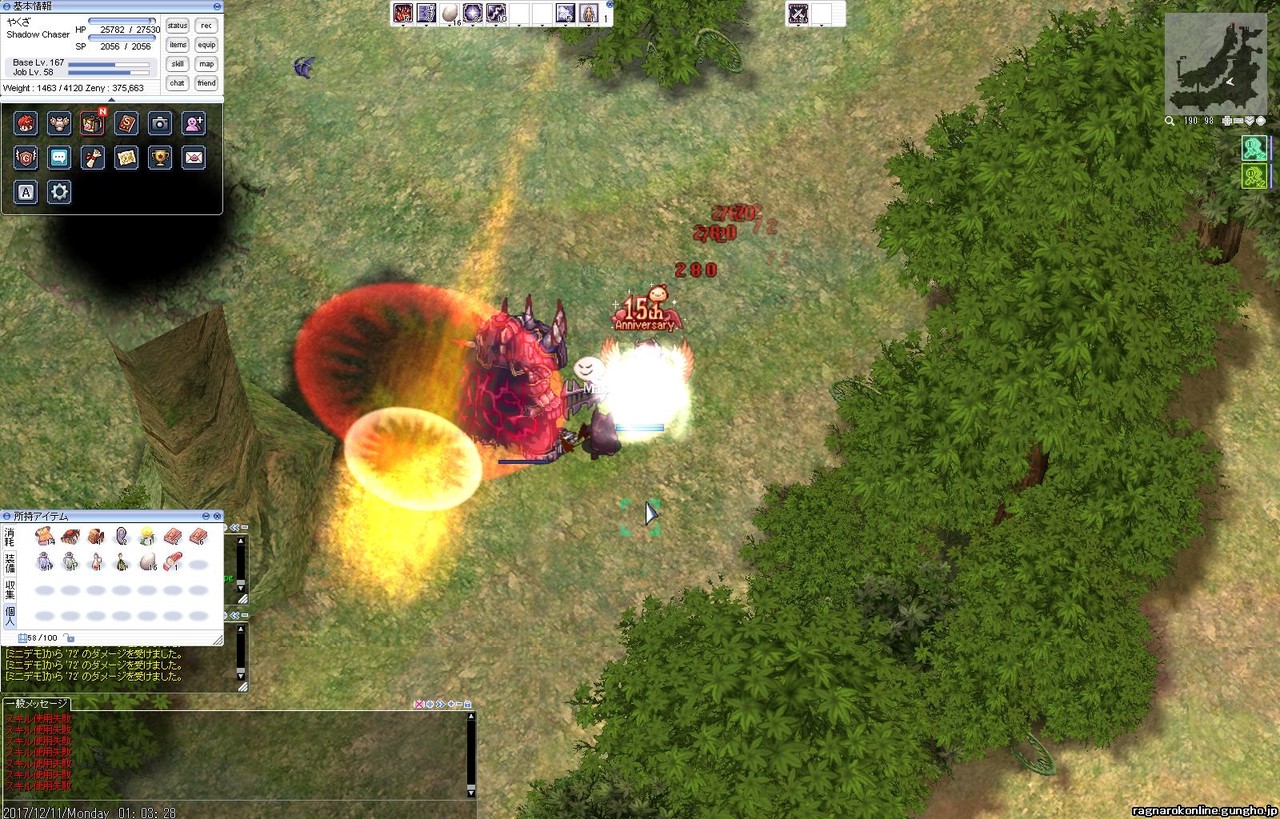
Task: Close the 所持アイテム inventory window
Action: pos(218,516)
